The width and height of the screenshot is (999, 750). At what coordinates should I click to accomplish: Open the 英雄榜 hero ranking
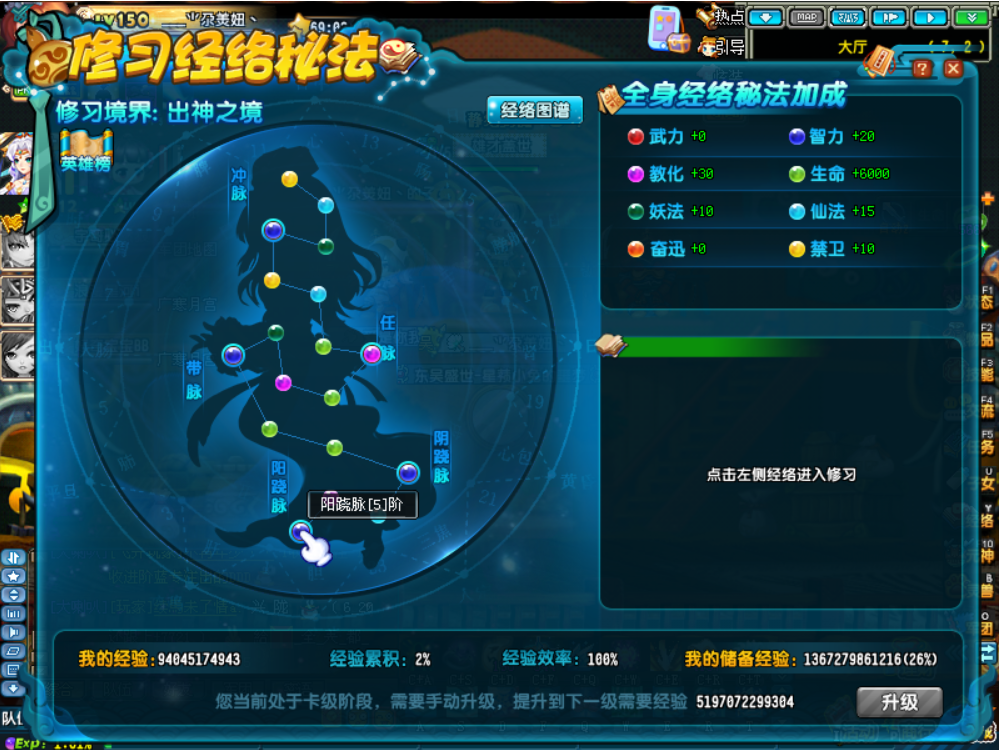85,151
